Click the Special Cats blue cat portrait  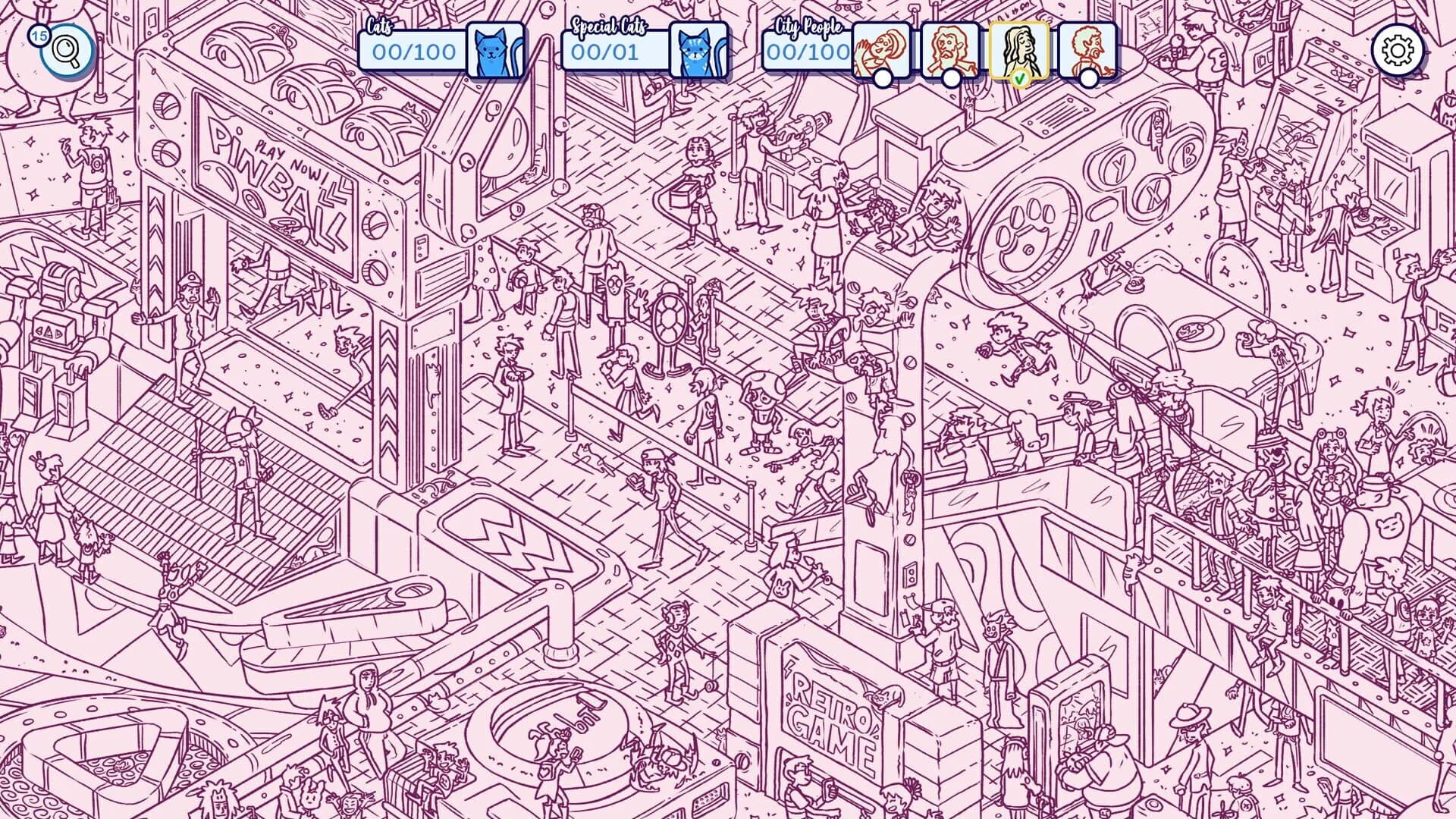click(x=698, y=49)
